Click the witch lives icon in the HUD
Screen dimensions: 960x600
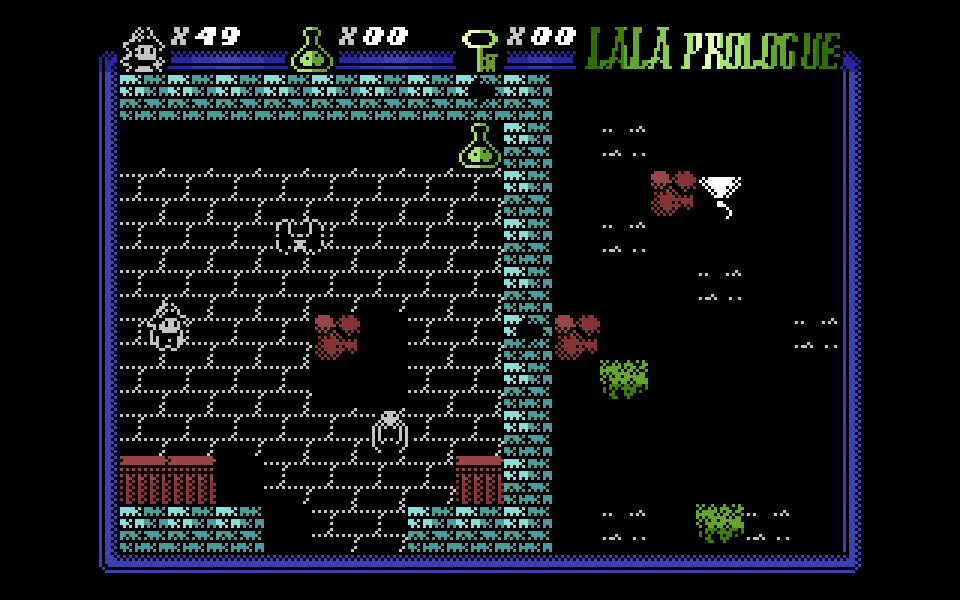[143, 49]
